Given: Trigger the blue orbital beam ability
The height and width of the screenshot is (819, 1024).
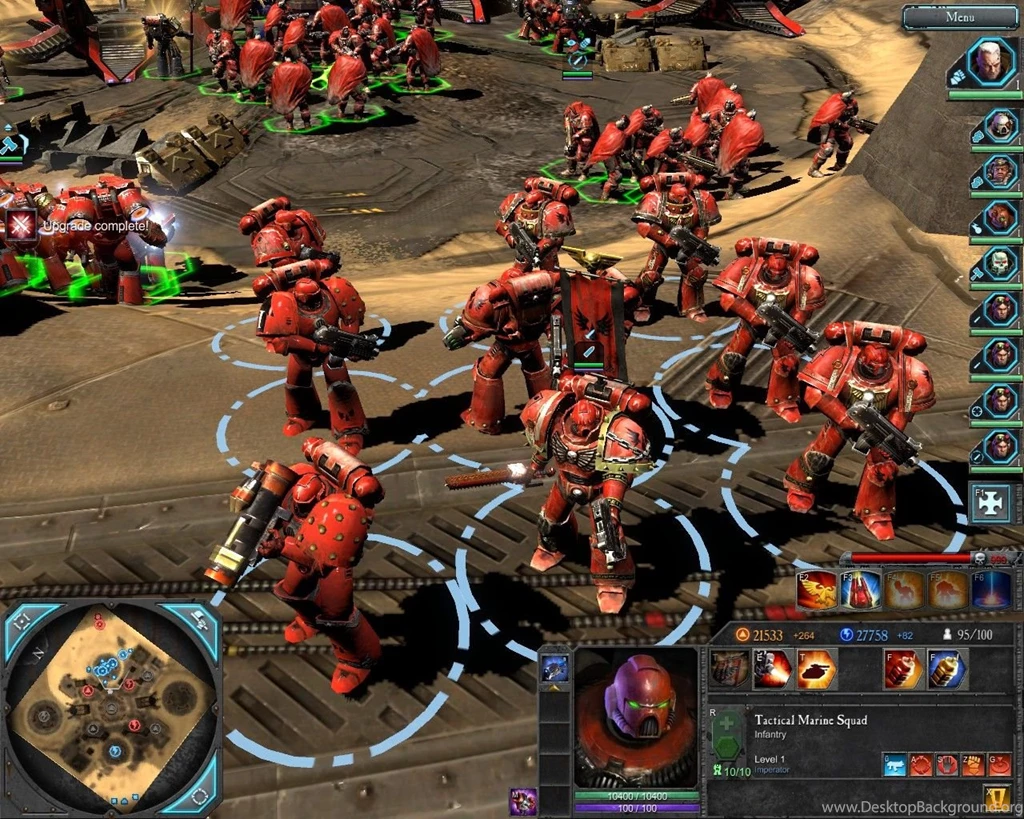Looking at the screenshot, I should (x=989, y=590).
